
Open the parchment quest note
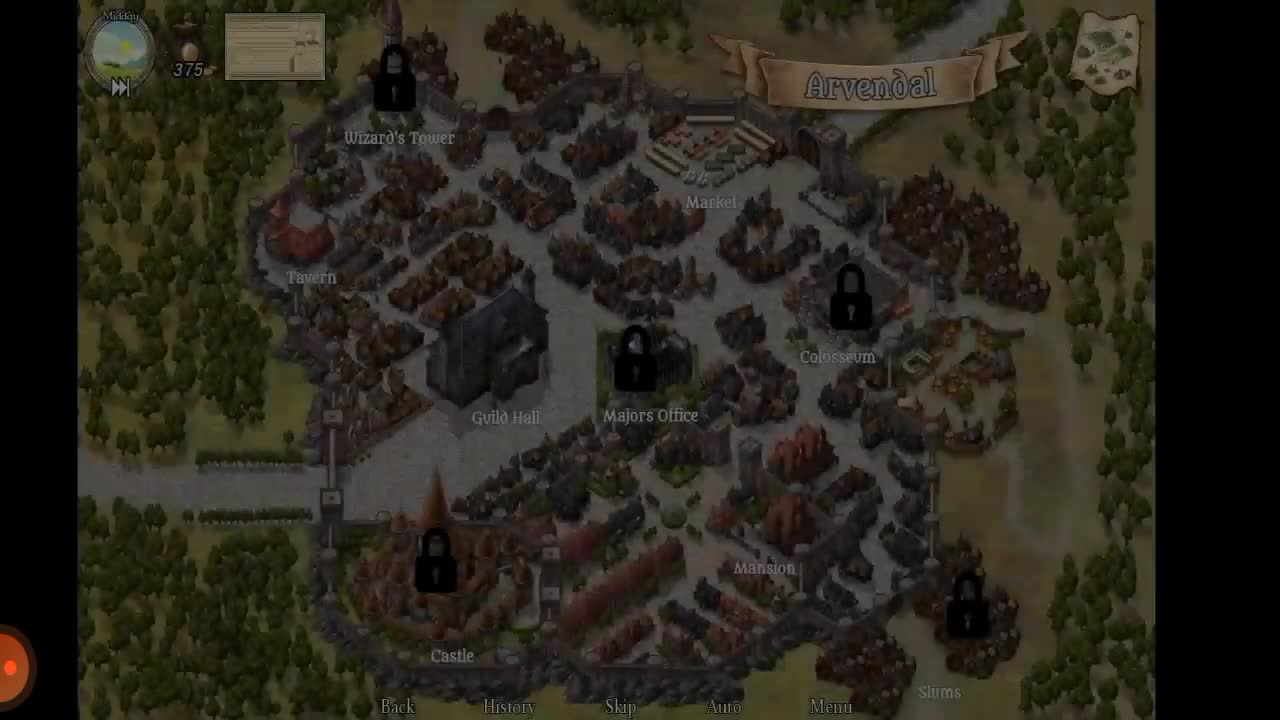click(x=275, y=46)
